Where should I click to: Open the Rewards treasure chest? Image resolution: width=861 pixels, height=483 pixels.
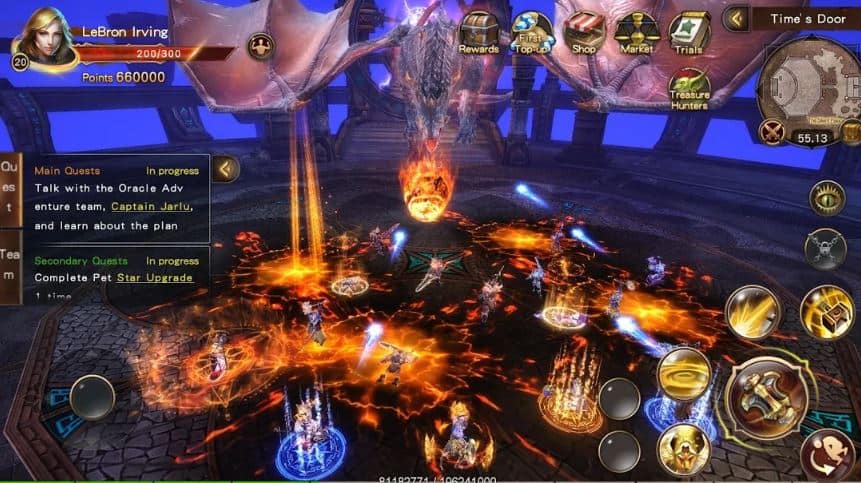click(x=479, y=30)
